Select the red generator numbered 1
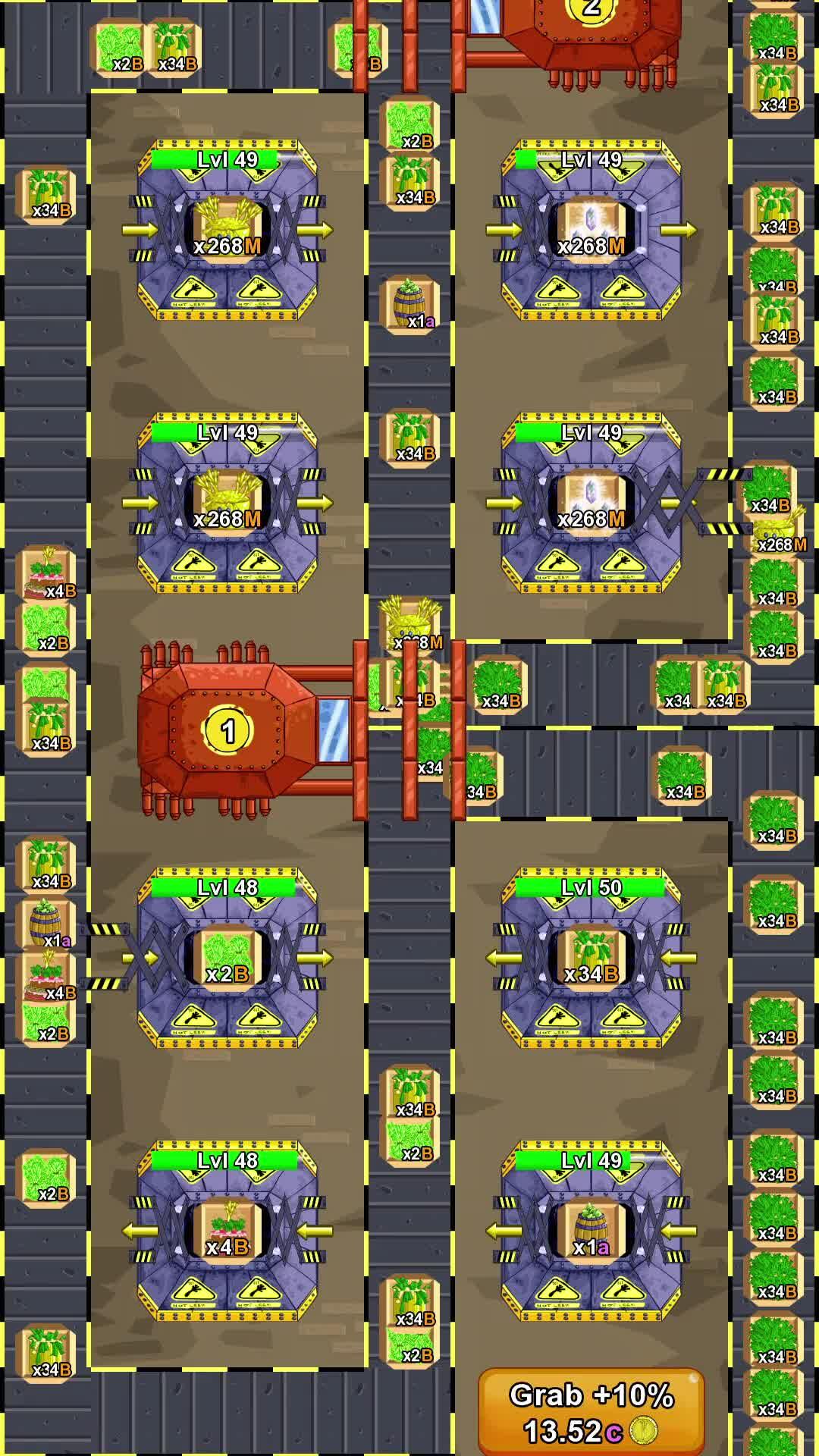819x1456 pixels. click(228, 730)
